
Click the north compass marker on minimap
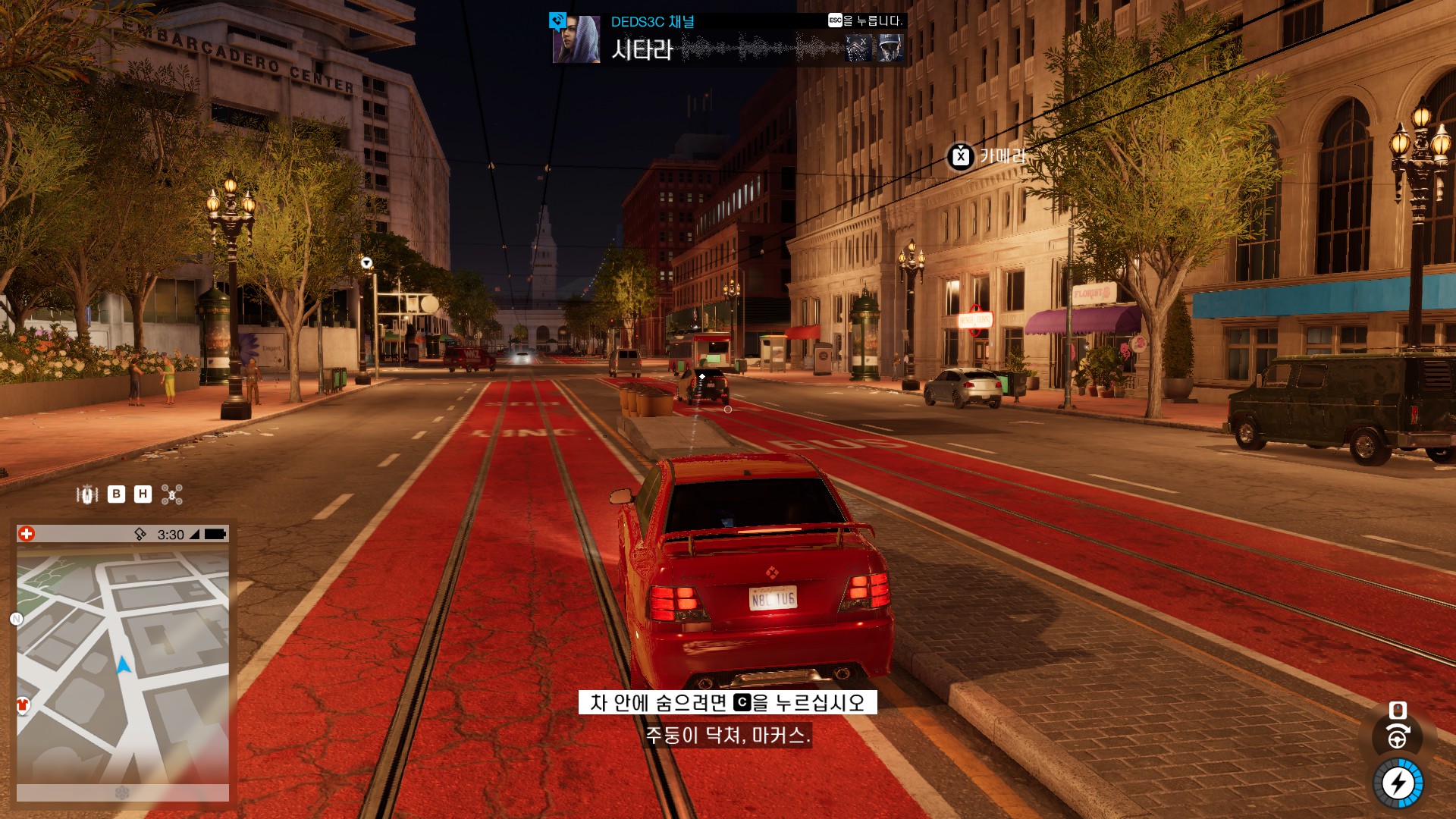click(x=16, y=619)
